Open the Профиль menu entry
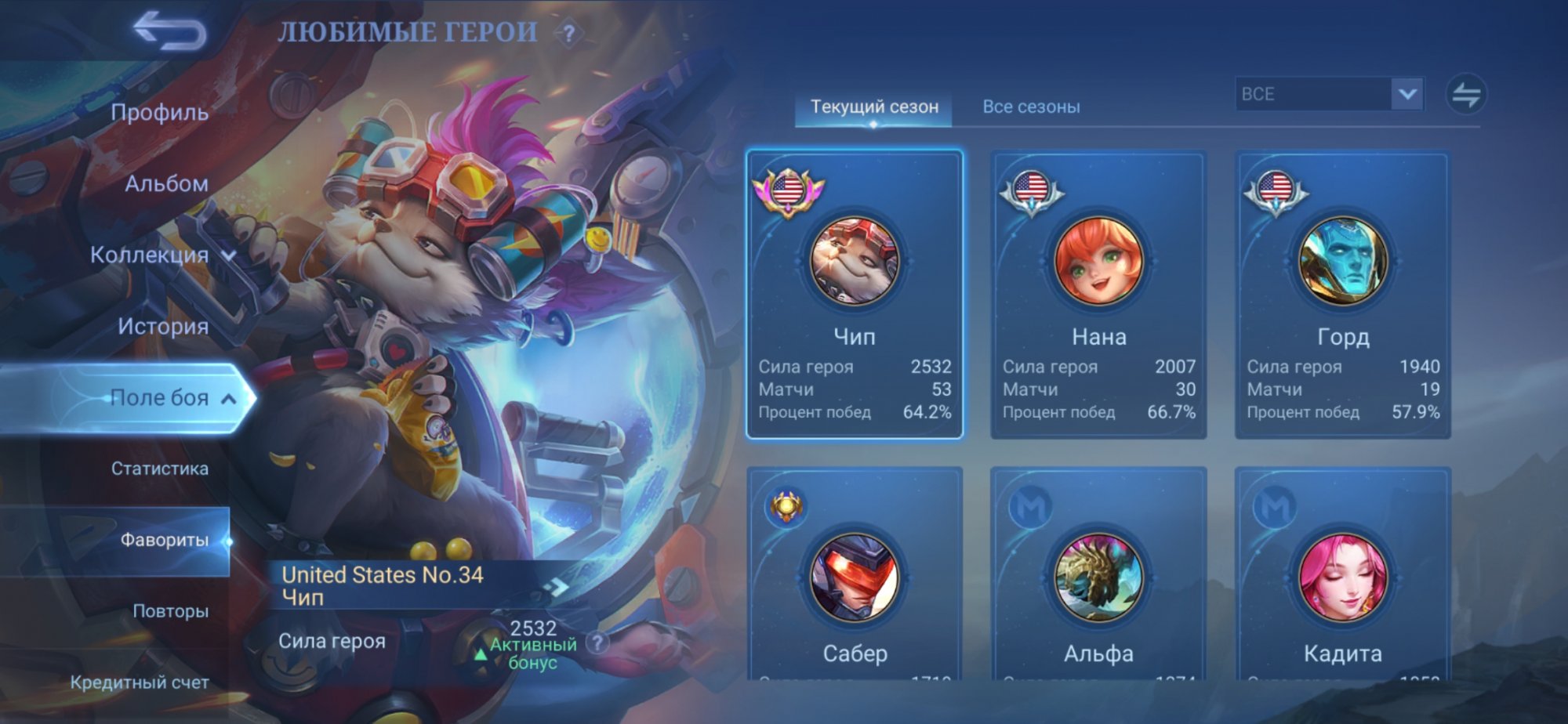The image size is (1568, 724). point(159,113)
